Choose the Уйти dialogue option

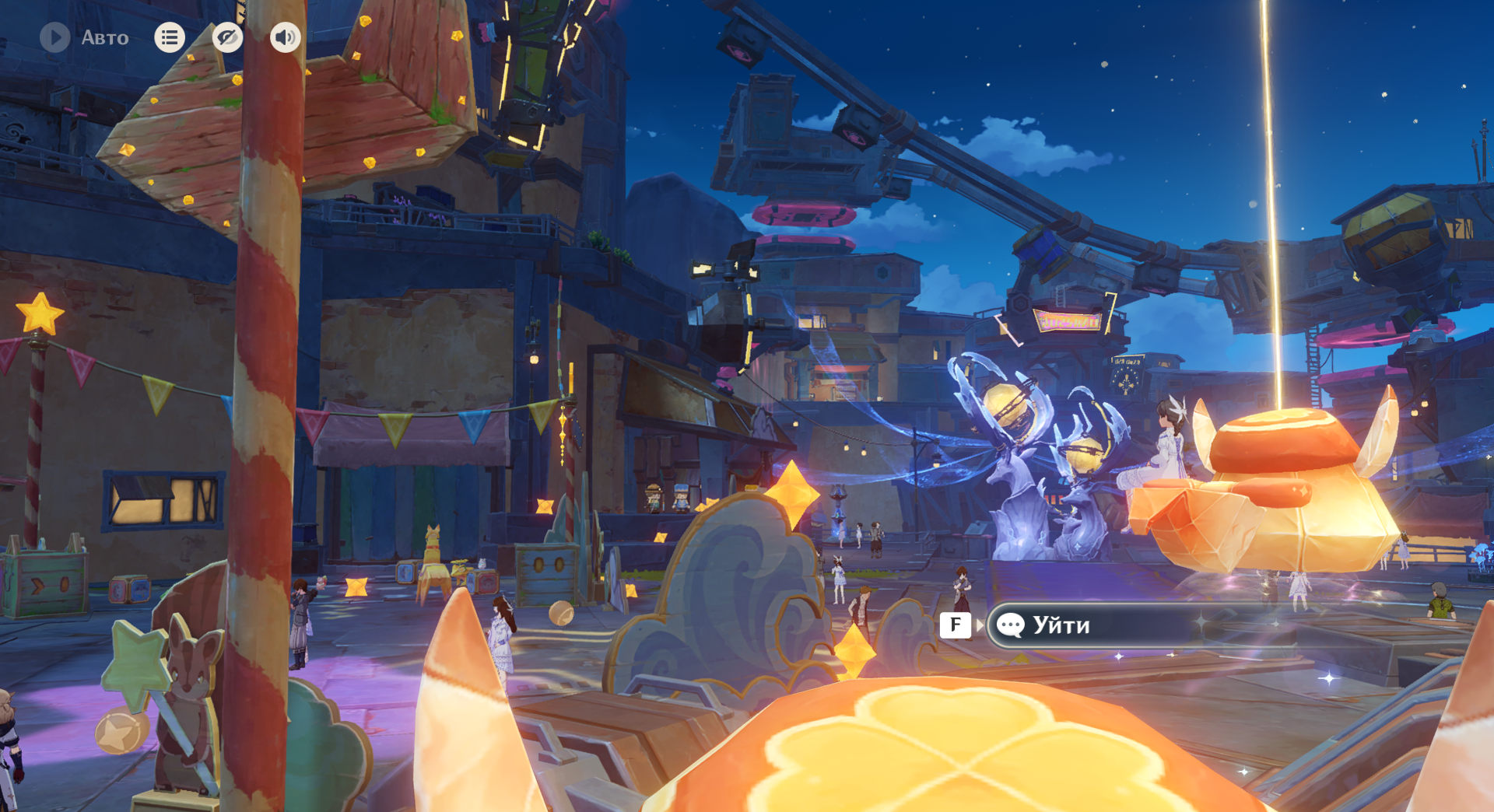click(1089, 625)
